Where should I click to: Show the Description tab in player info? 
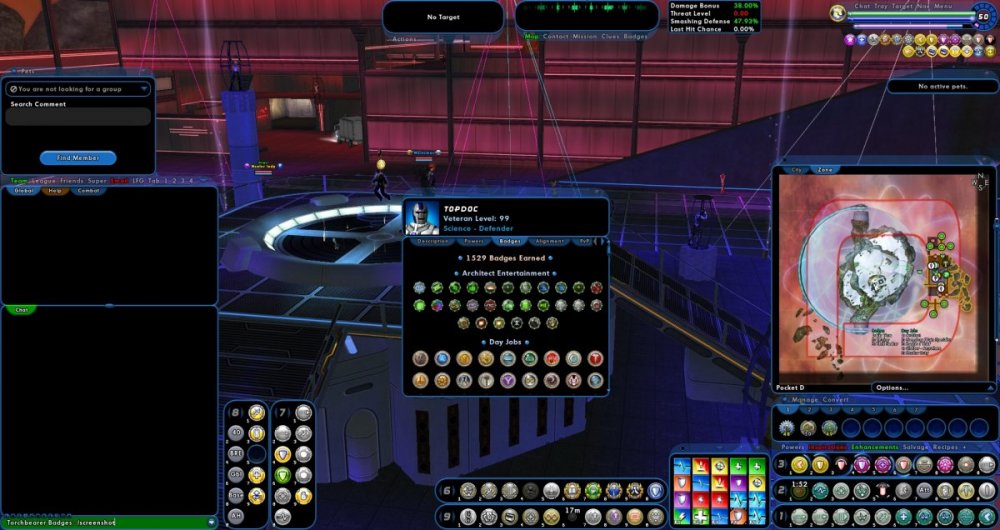pos(433,241)
